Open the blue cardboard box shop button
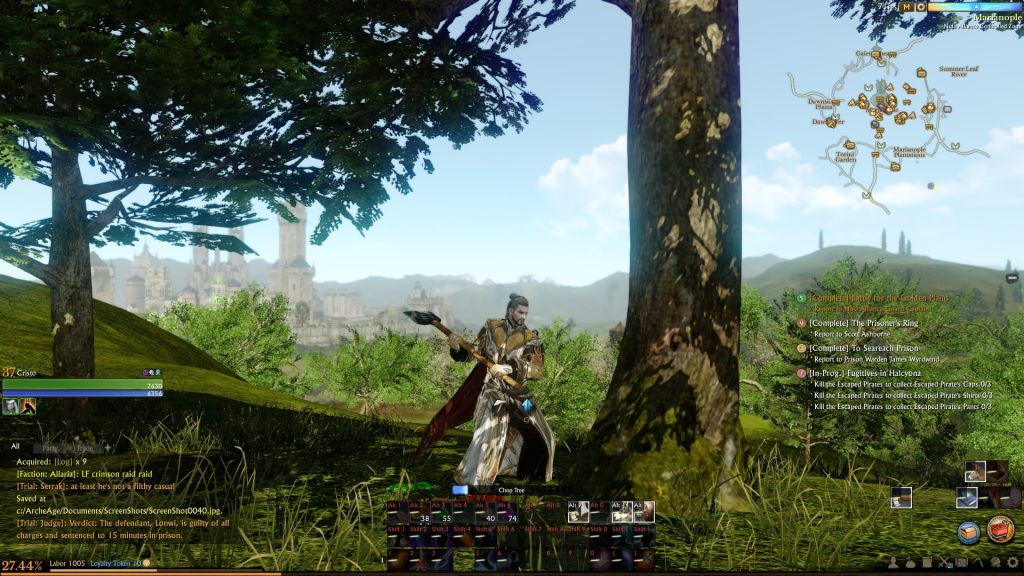 (968, 531)
